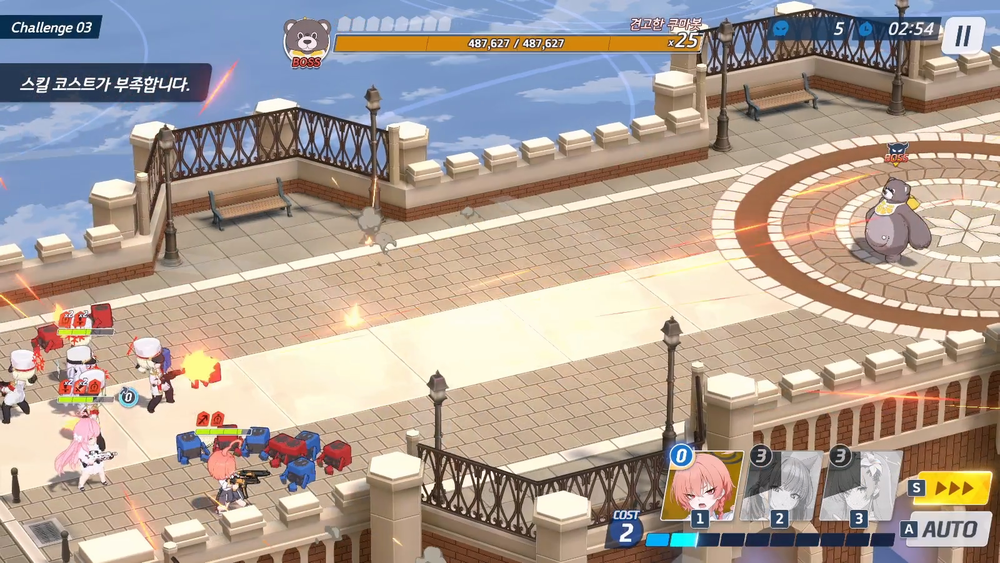The width and height of the screenshot is (1000, 563).
Task: Select the greyed-out skill card numbered 2
Action: click(x=780, y=487)
